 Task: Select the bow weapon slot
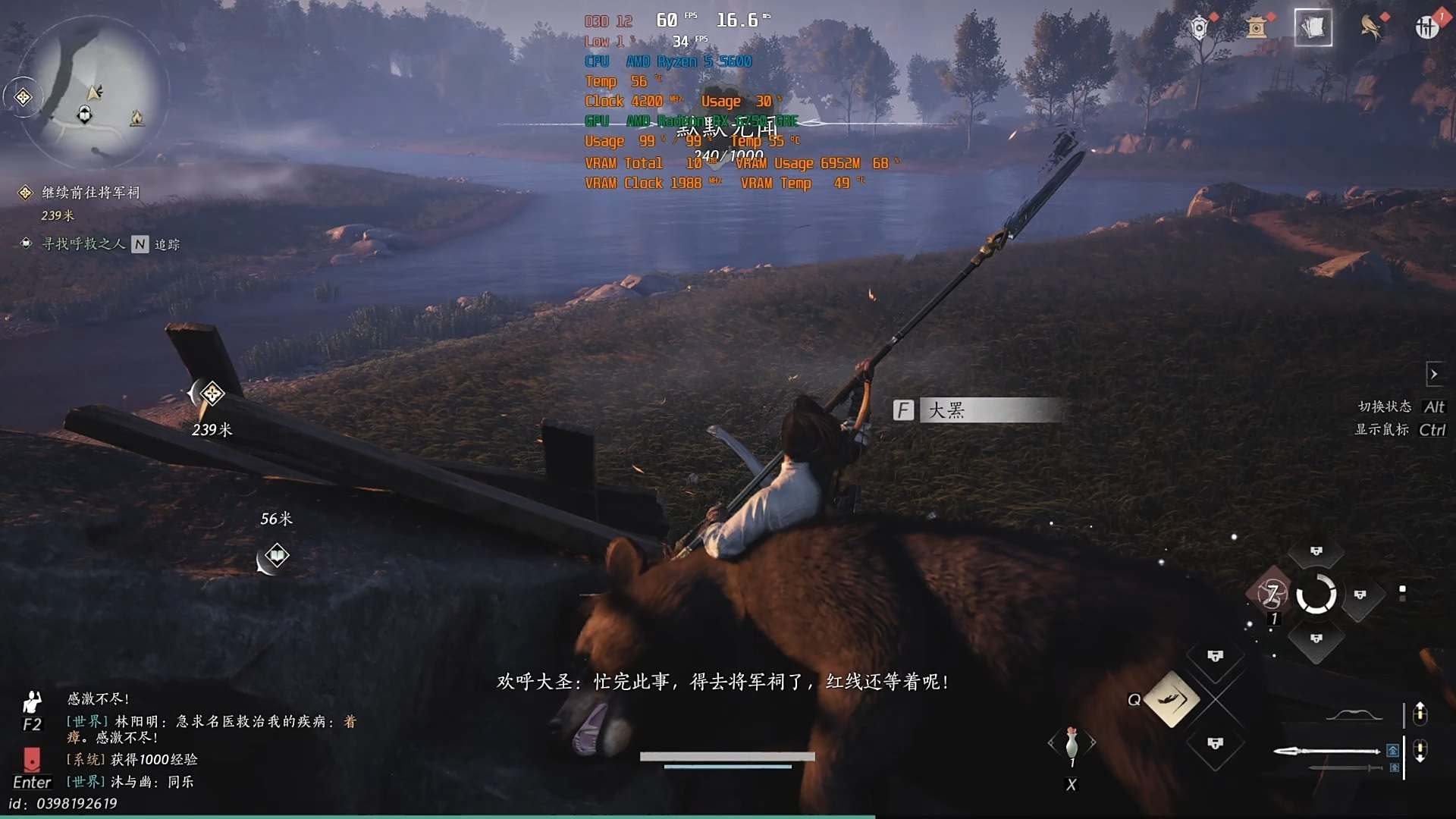(x=1354, y=715)
